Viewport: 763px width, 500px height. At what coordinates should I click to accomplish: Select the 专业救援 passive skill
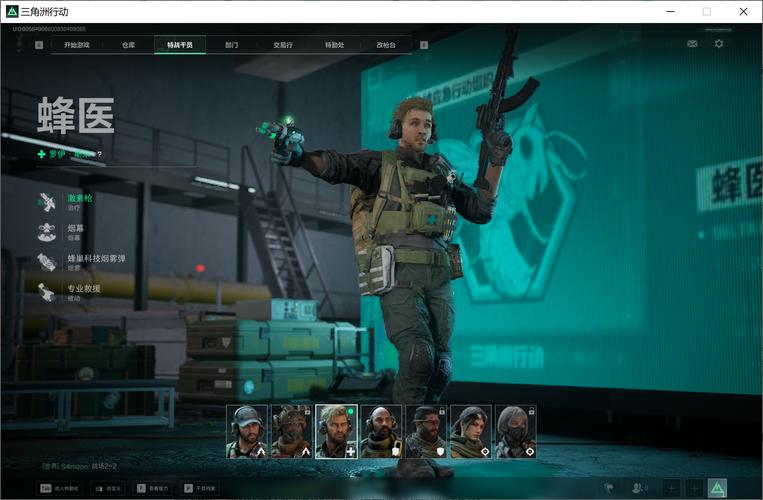tap(82, 292)
